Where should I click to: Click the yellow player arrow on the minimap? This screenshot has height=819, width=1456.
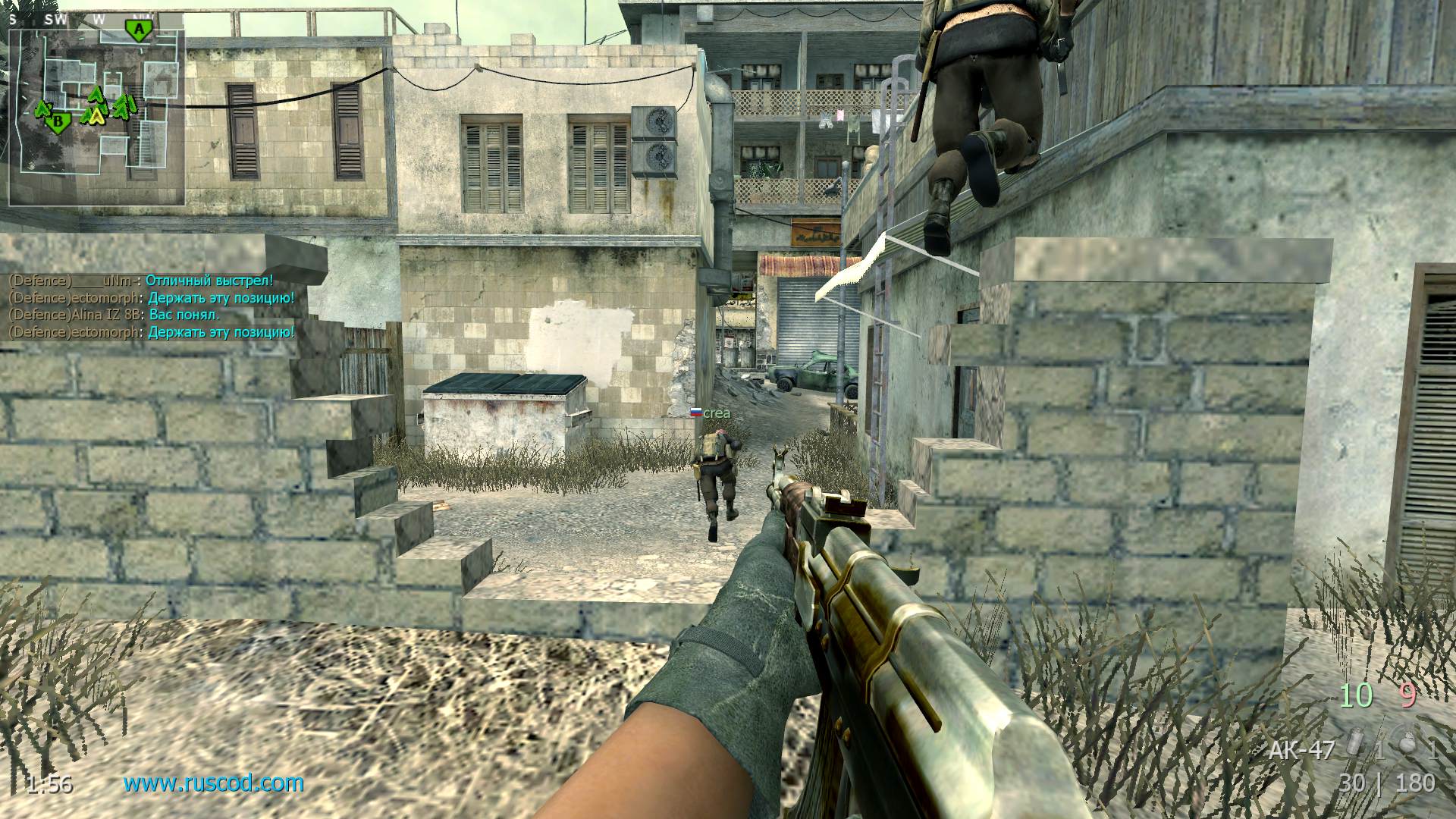point(95,115)
